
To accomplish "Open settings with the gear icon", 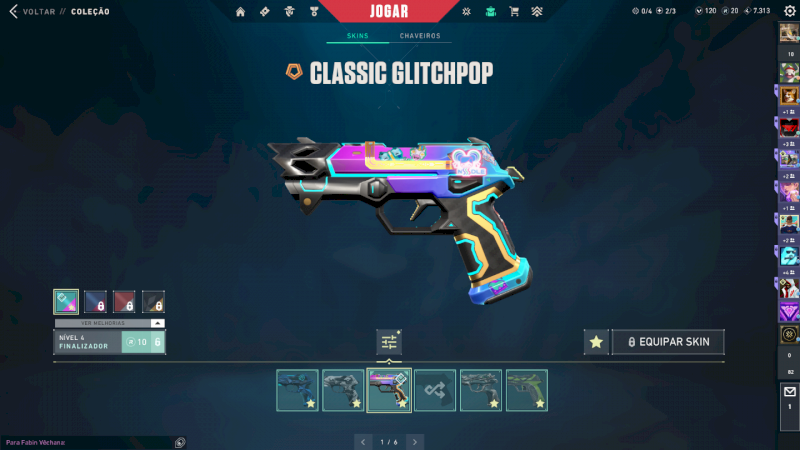I will pos(789,11).
